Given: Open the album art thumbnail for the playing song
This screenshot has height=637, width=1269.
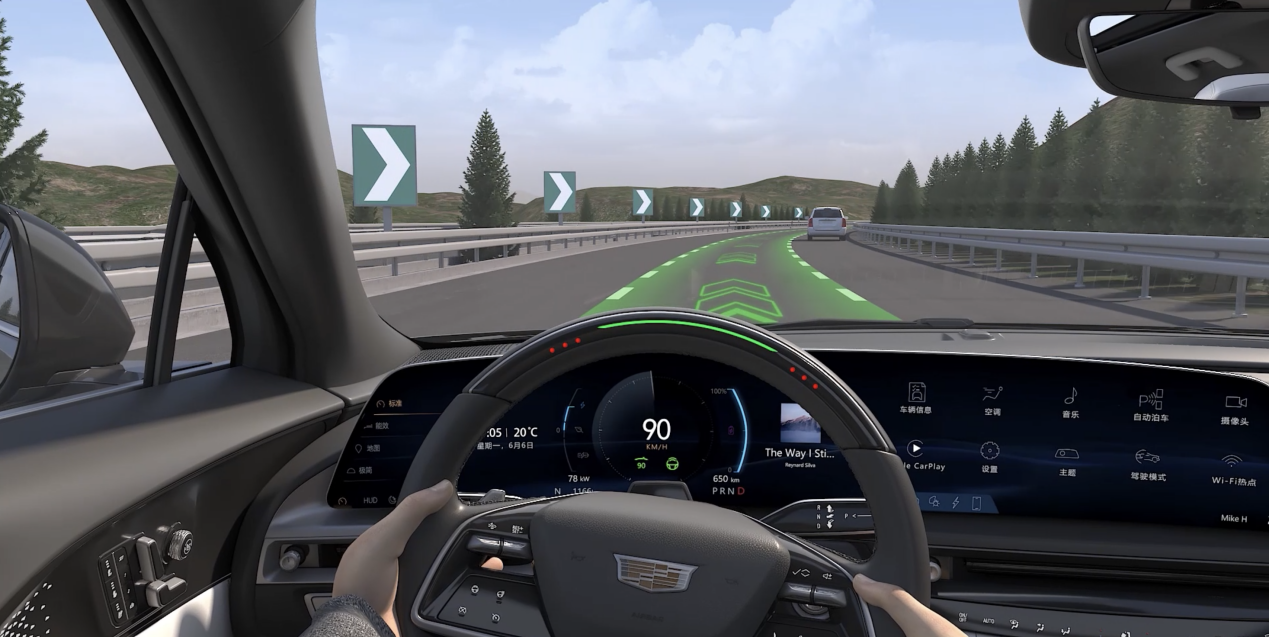Looking at the screenshot, I should 800,423.
